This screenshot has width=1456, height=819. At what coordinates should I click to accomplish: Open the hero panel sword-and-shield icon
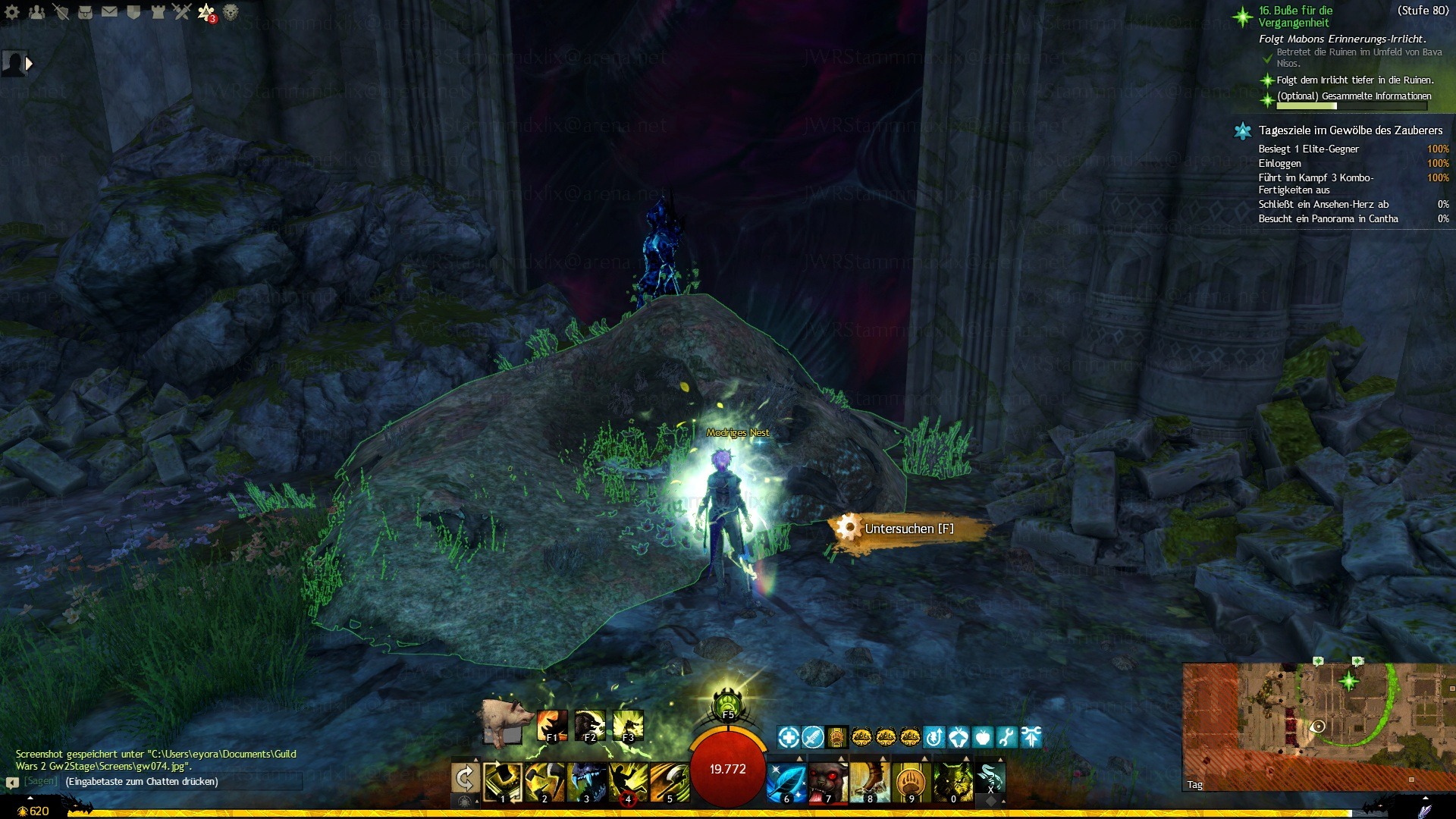(61, 12)
